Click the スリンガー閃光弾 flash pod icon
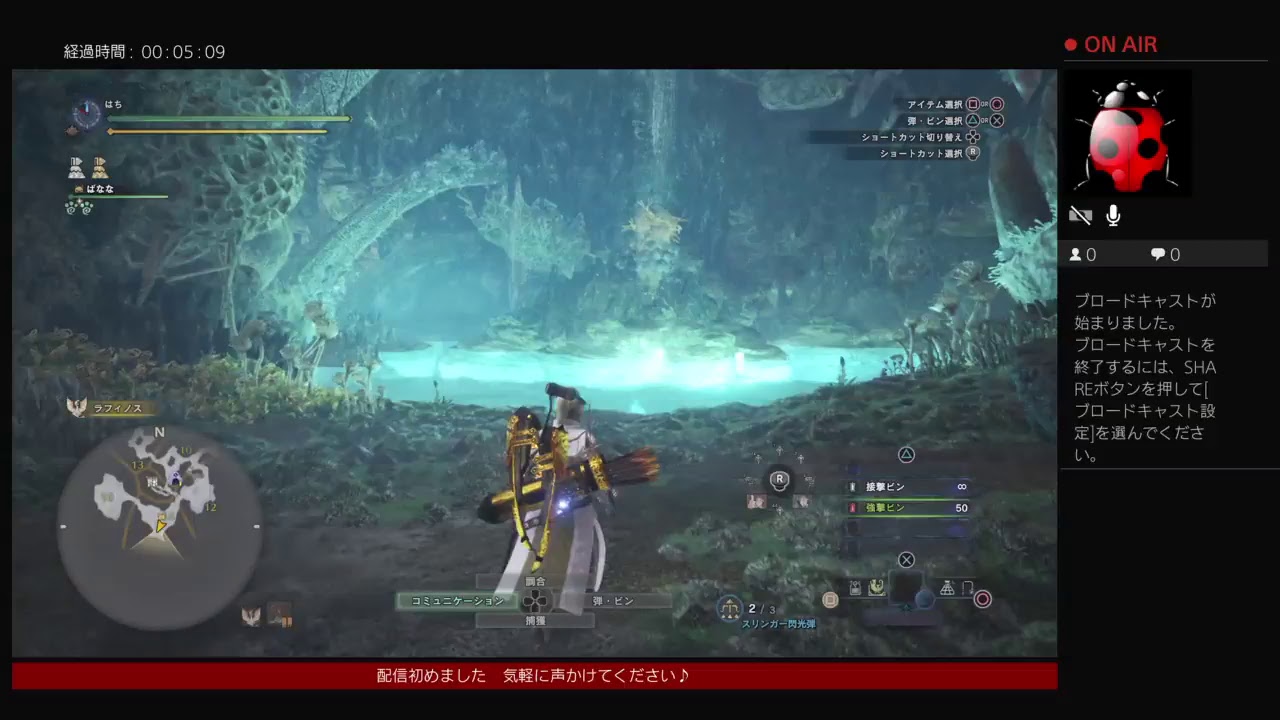The height and width of the screenshot is (720, 1280). (x=729, y=608)
